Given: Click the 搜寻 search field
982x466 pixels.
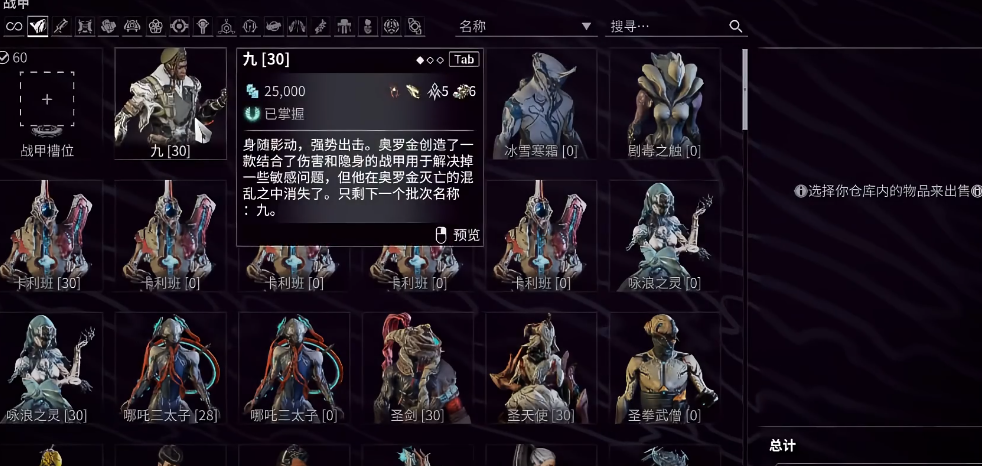Looking at the screenshot, I should coord(665,26).
